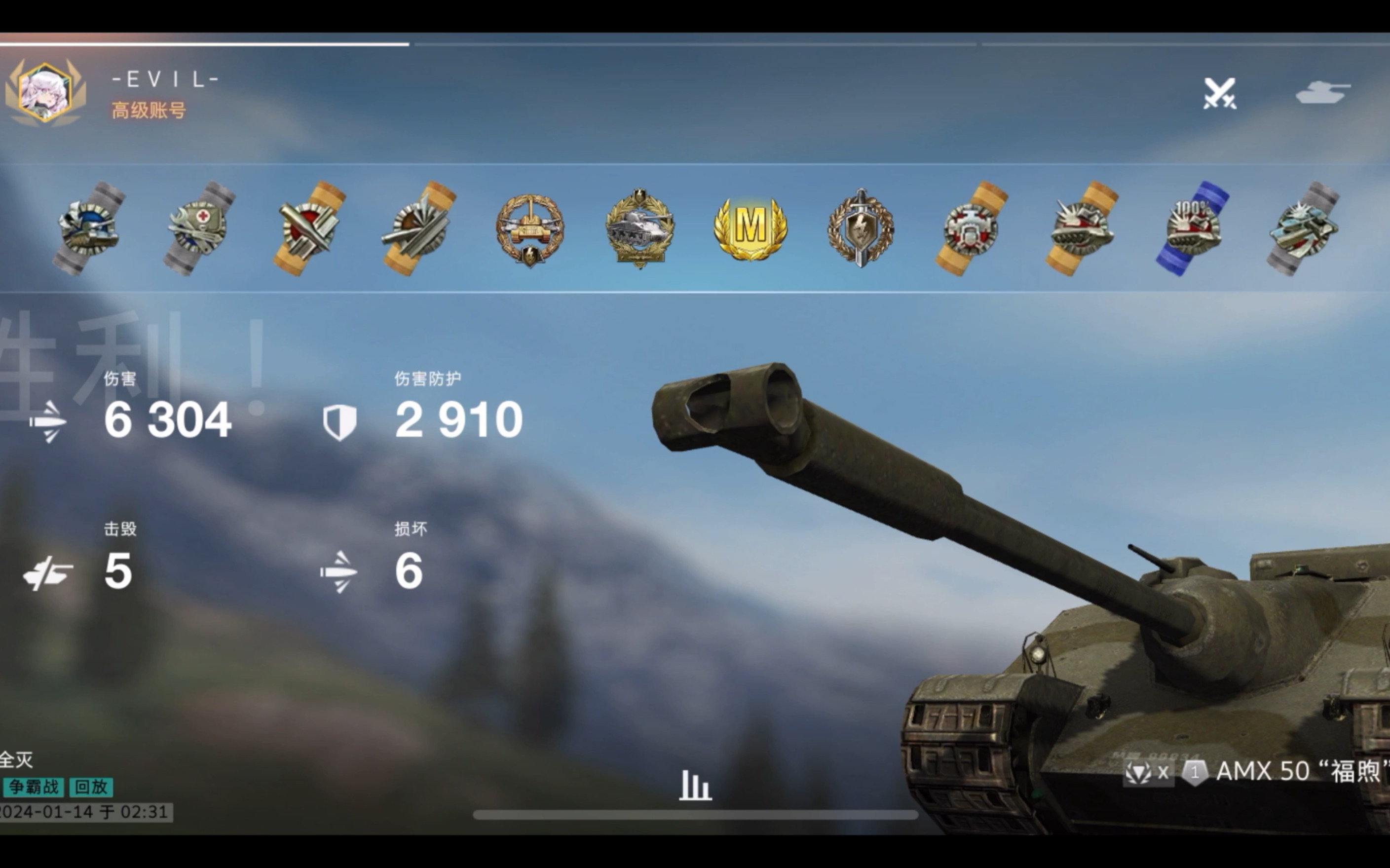Select the spiked tank orange-ribbon medal

1082,228
